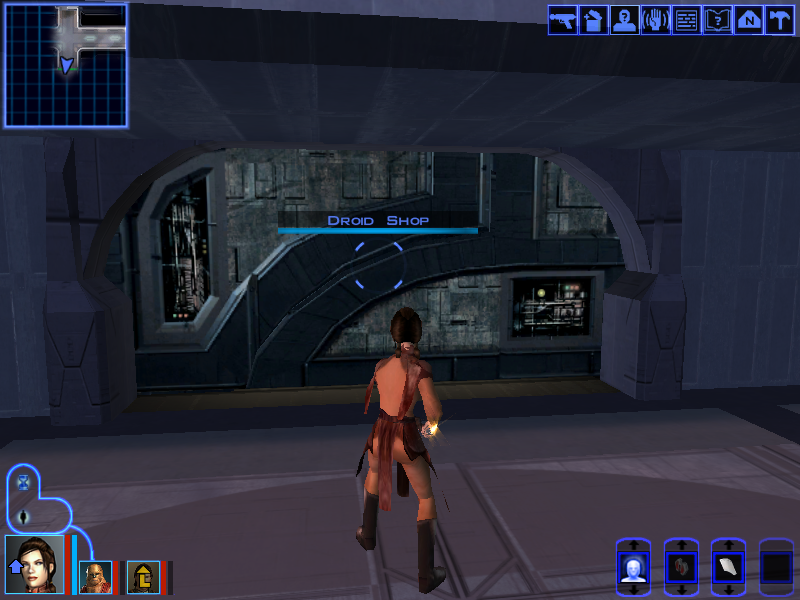Open the options menu hammer icon

779,20
